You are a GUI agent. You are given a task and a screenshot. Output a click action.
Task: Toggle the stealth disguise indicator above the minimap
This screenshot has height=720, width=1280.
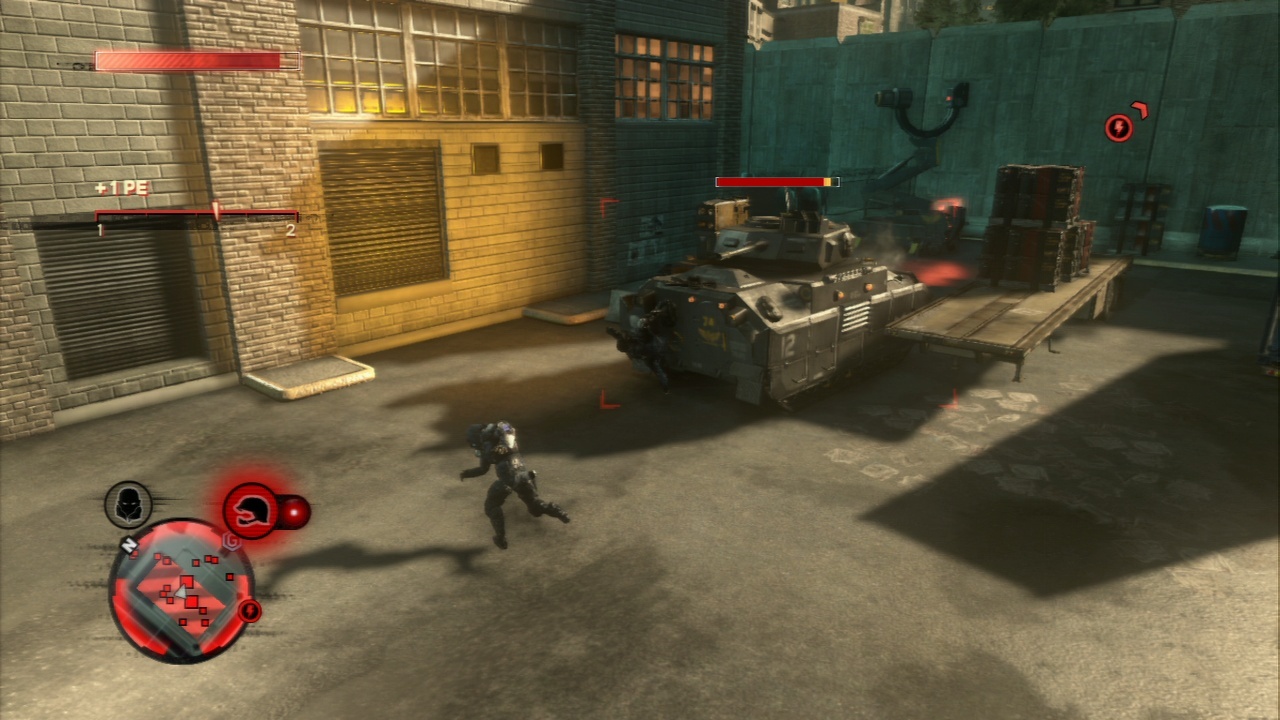click(x=128, y=503)
